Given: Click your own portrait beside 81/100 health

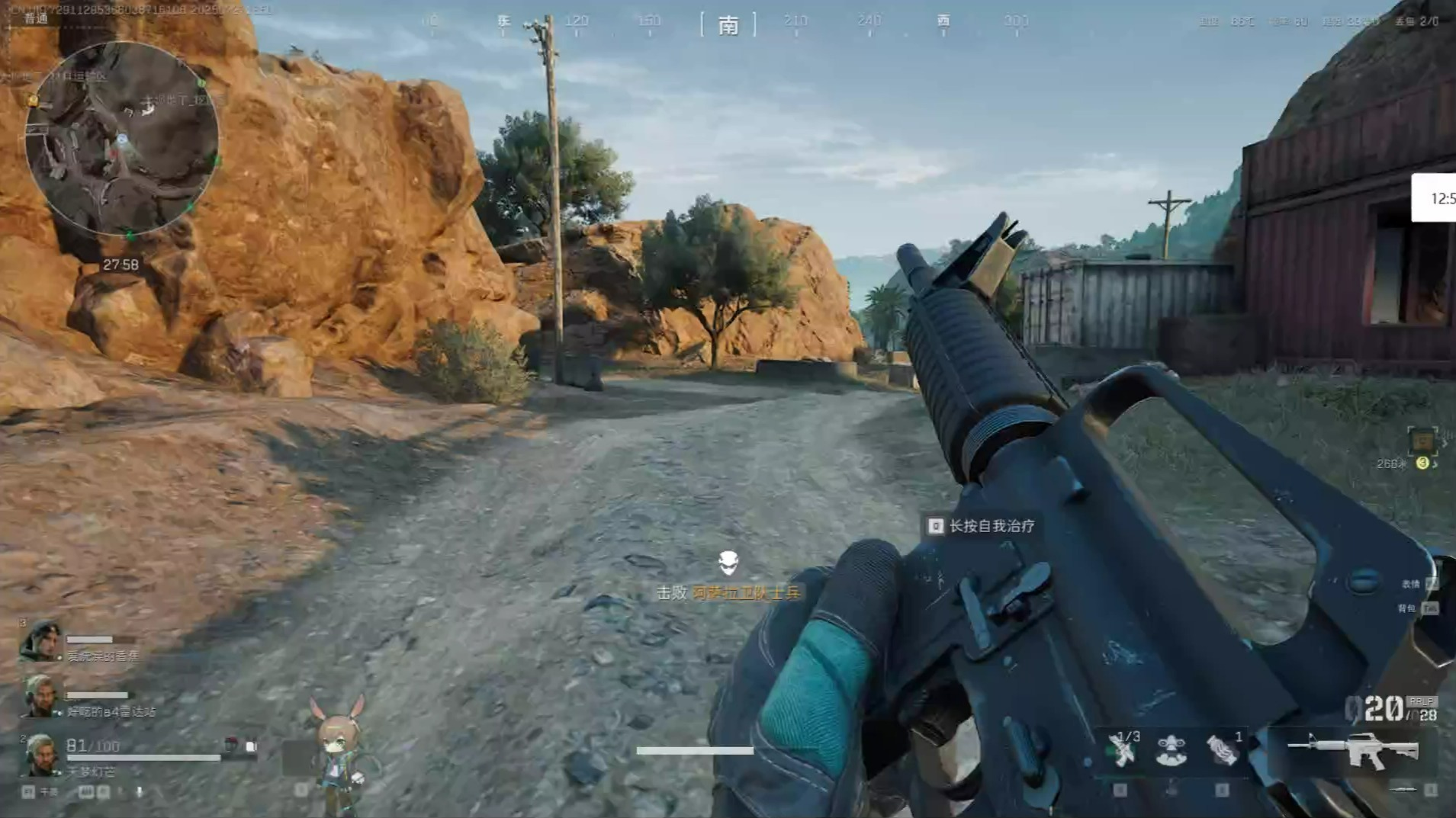Looking at the screenshot, I should click(x=40, y=755).
